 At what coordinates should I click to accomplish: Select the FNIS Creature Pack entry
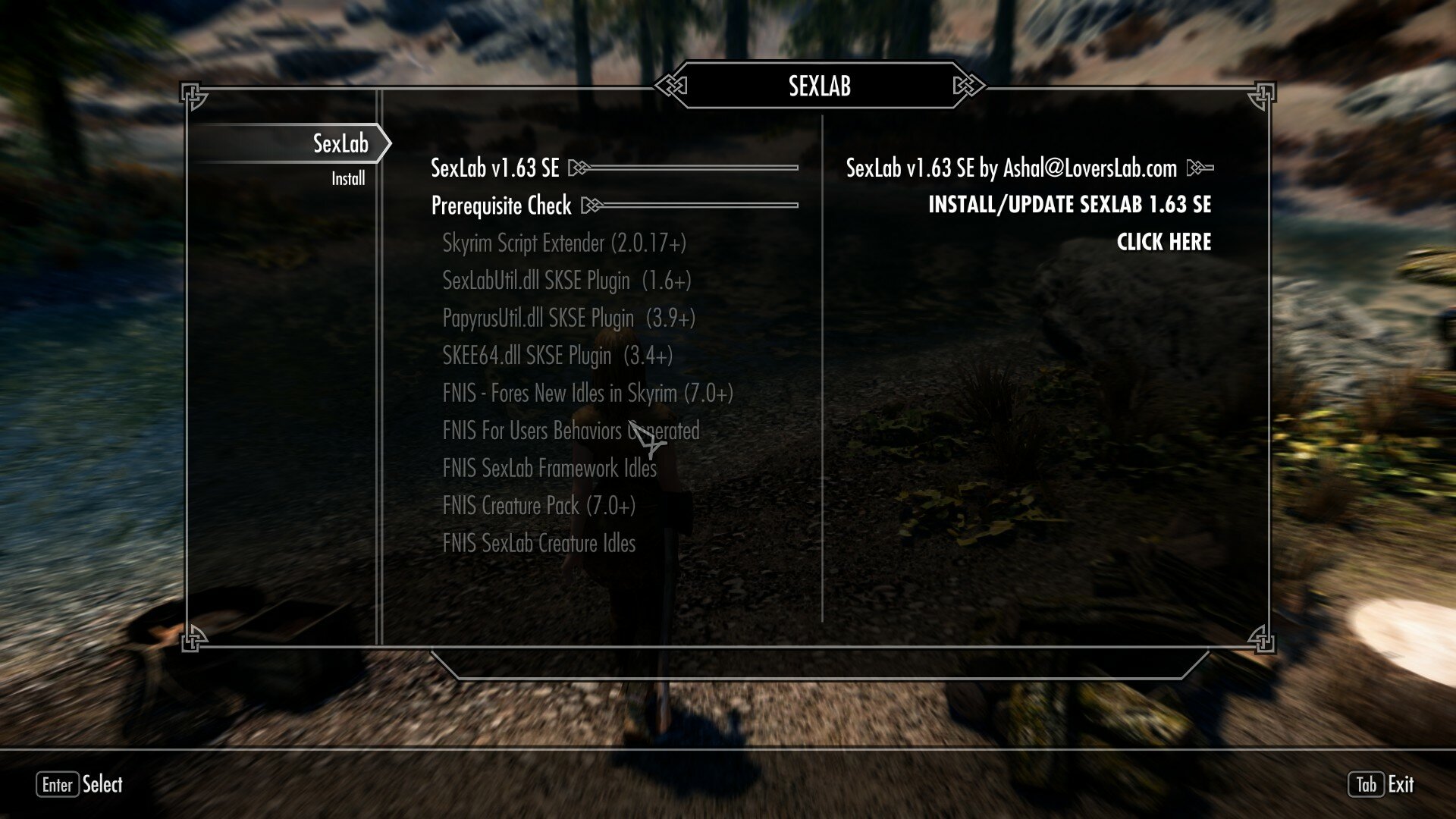[538, 505]
